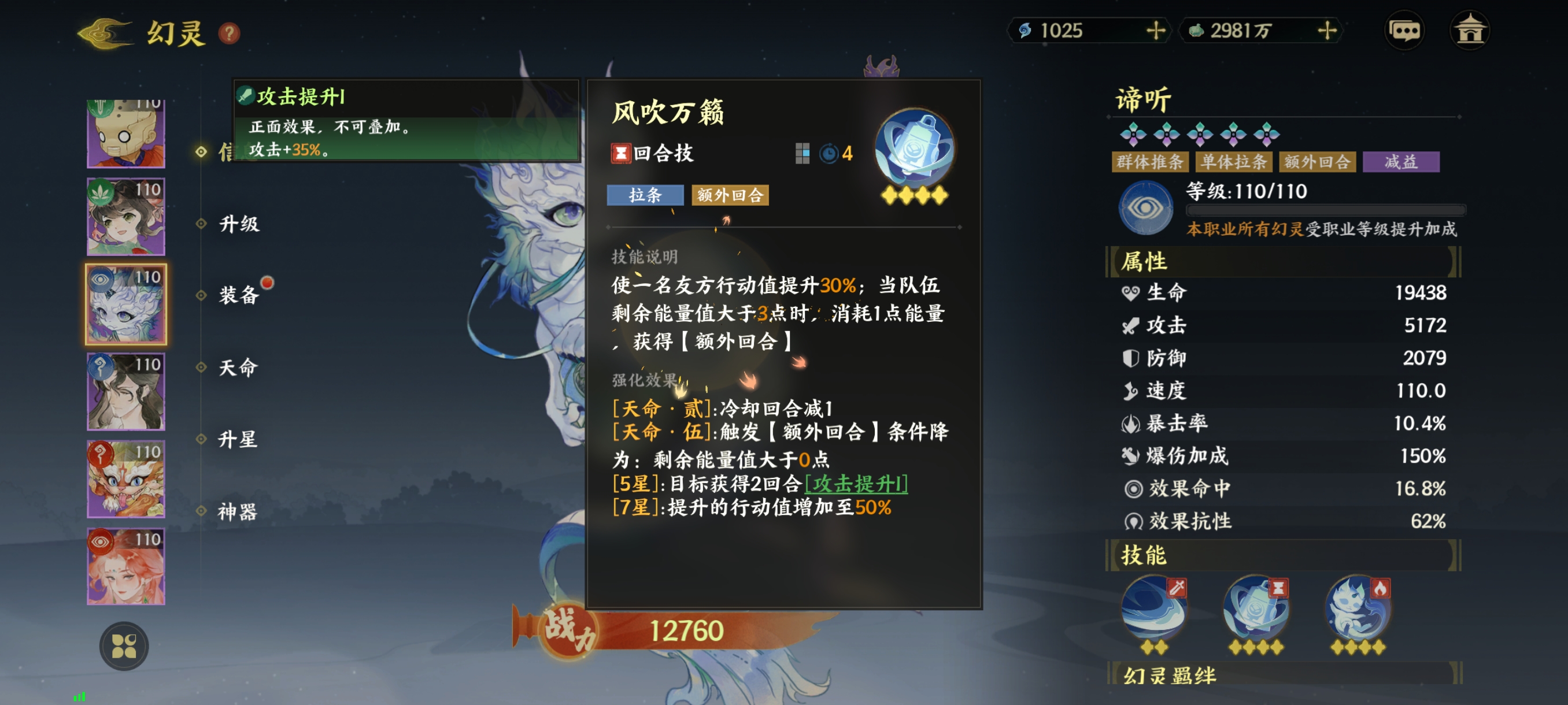Open the 天命 destiny menu

[x=239, y=368]
